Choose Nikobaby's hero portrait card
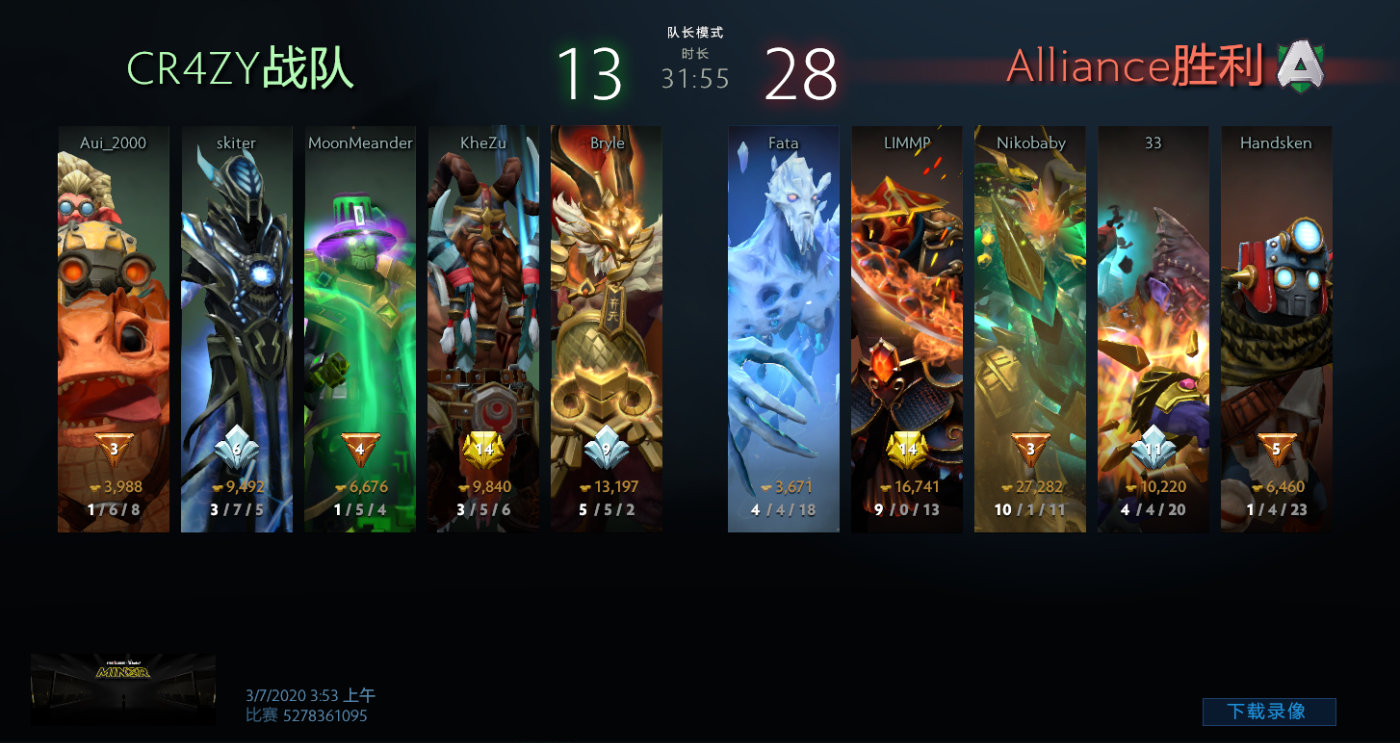The image size is (1400, 743). pyautogui.click(x=1030, y=329)
